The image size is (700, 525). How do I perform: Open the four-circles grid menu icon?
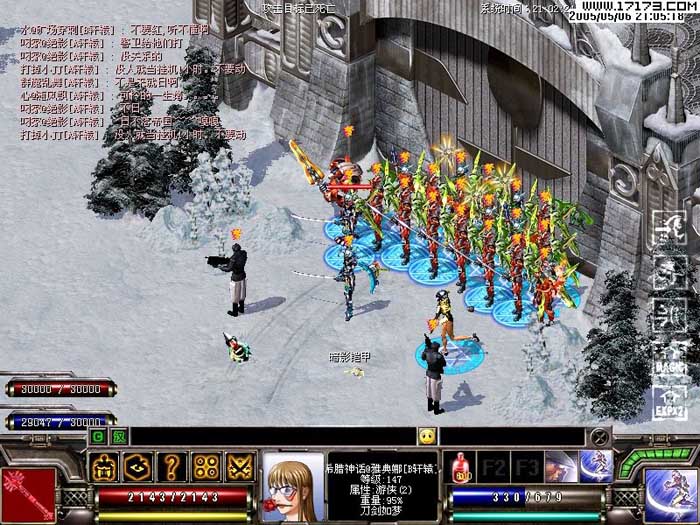[x=205, y=467]
